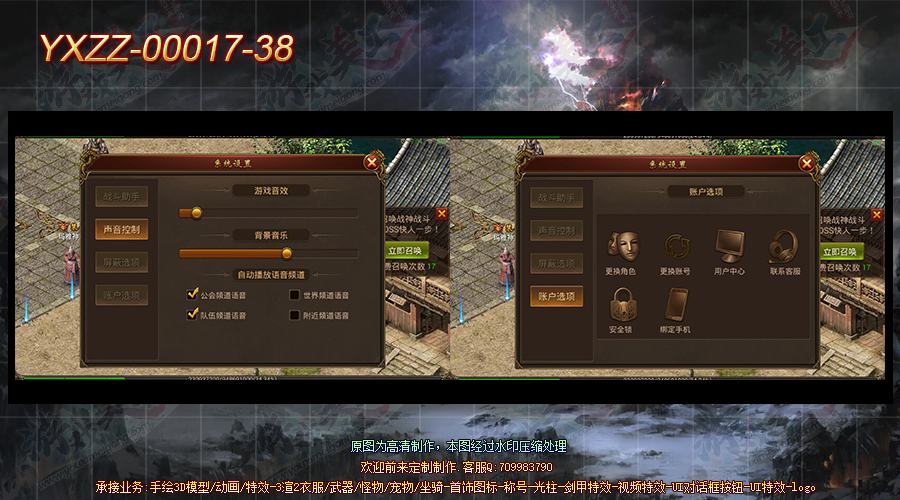Enable the 世界频道语音 checkbox
Viewport: 900px width, 500px height.
pos(295,295)
